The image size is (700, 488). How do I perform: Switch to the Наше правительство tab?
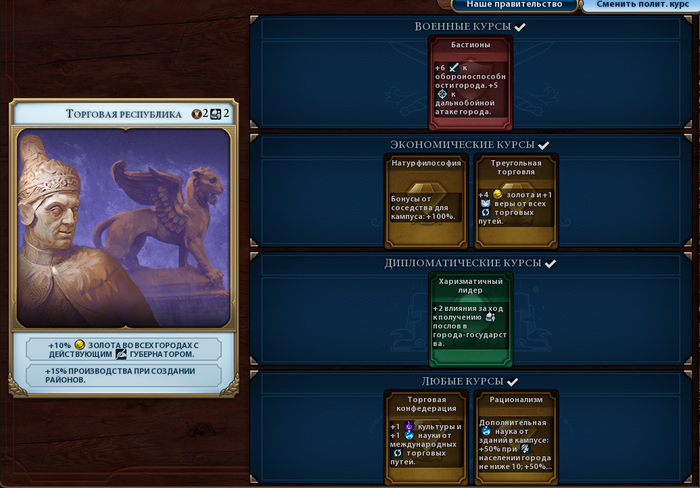pos(515,5)
